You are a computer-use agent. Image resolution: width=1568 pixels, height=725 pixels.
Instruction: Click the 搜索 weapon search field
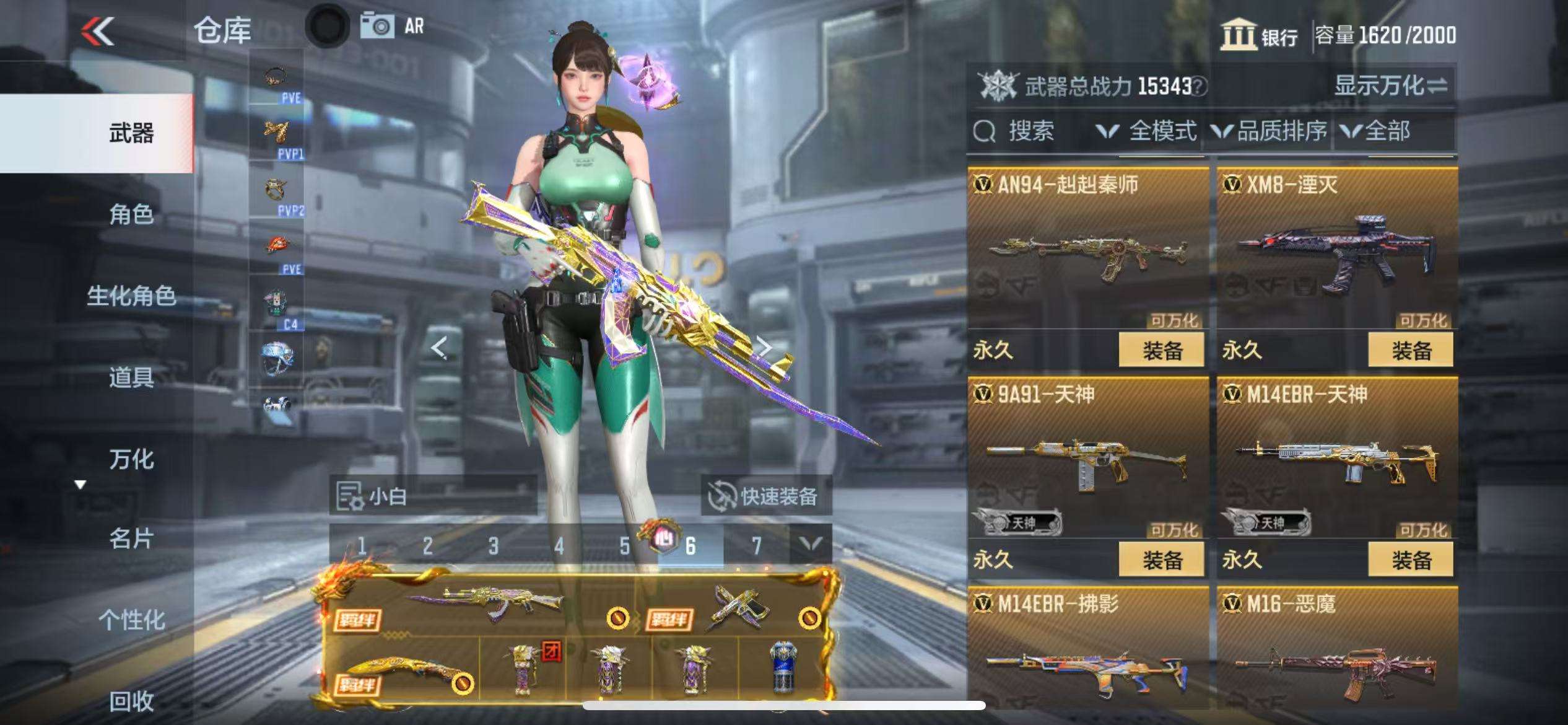pos(1029,131)
